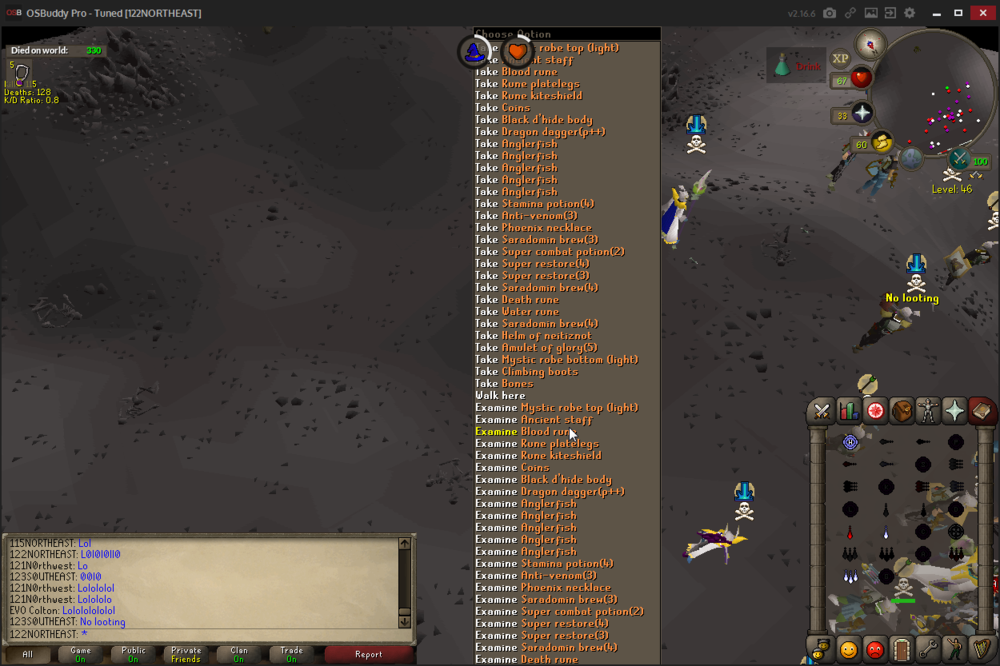Take the Rune platelegs from the menu
Image resolution: width=1000 pixels, height=666 pixels.
[x=540, y=84]
